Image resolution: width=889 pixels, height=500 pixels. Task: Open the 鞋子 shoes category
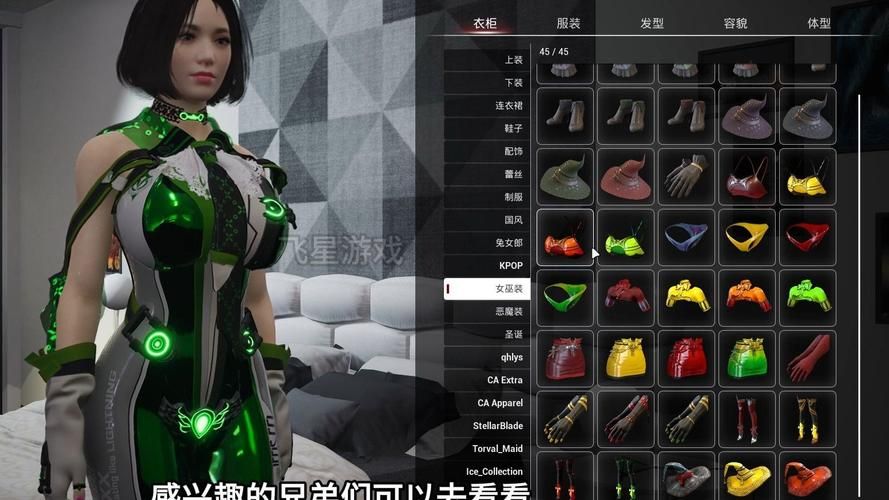coord(514,128)
